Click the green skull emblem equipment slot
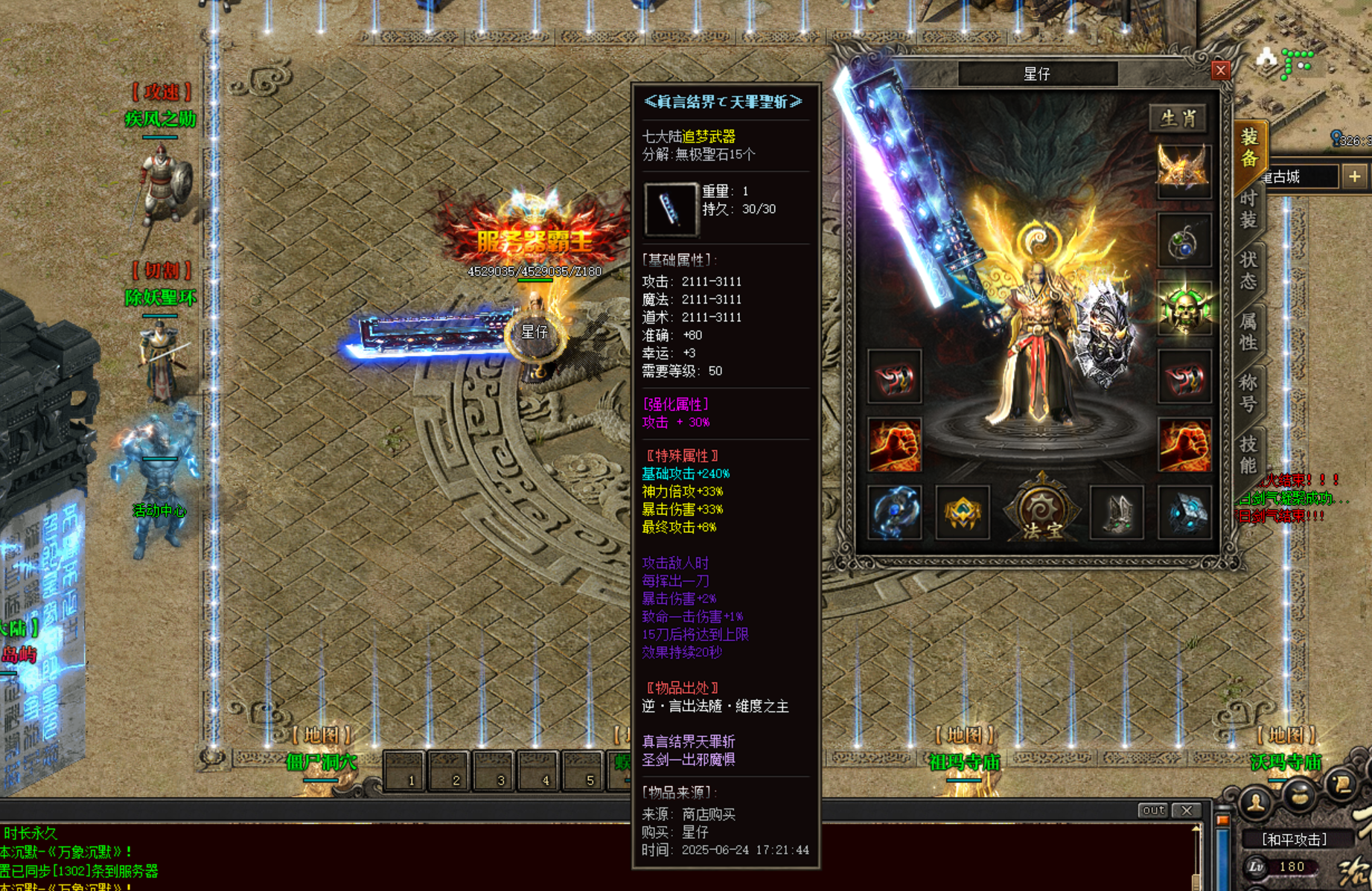1372x891 pixels. (1185, 307)
